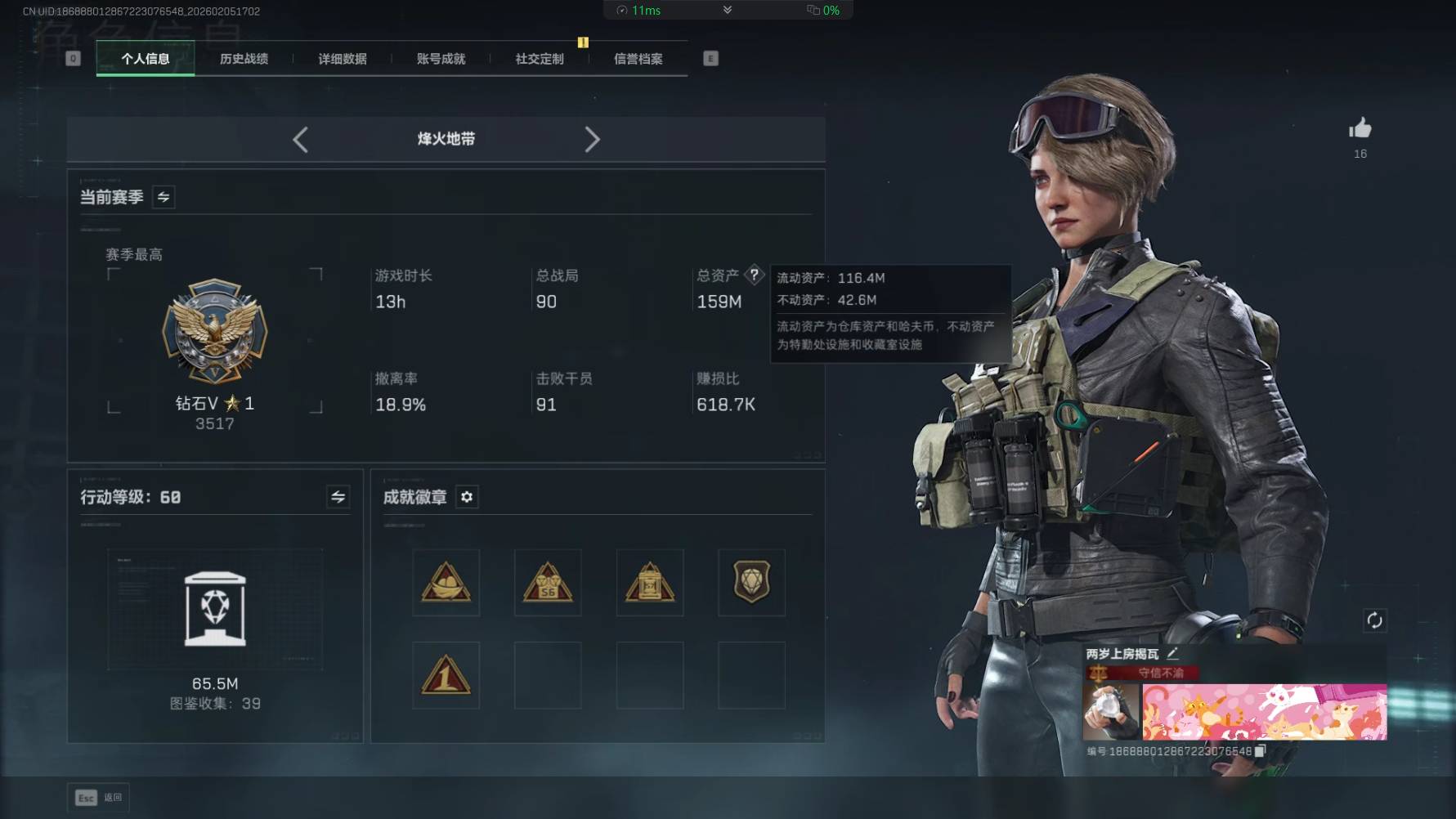Select the 详细数据 tab
Viewport: 1456px width, 819px height.
(343, 59)
